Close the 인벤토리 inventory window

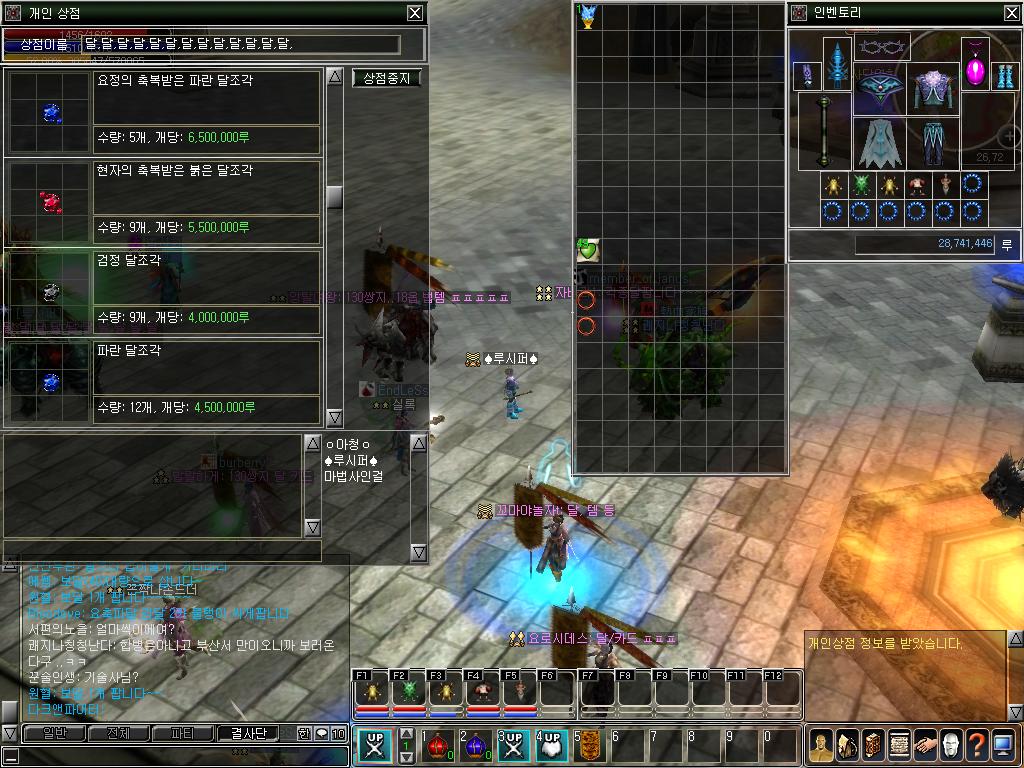click(x=1012, y=13)
